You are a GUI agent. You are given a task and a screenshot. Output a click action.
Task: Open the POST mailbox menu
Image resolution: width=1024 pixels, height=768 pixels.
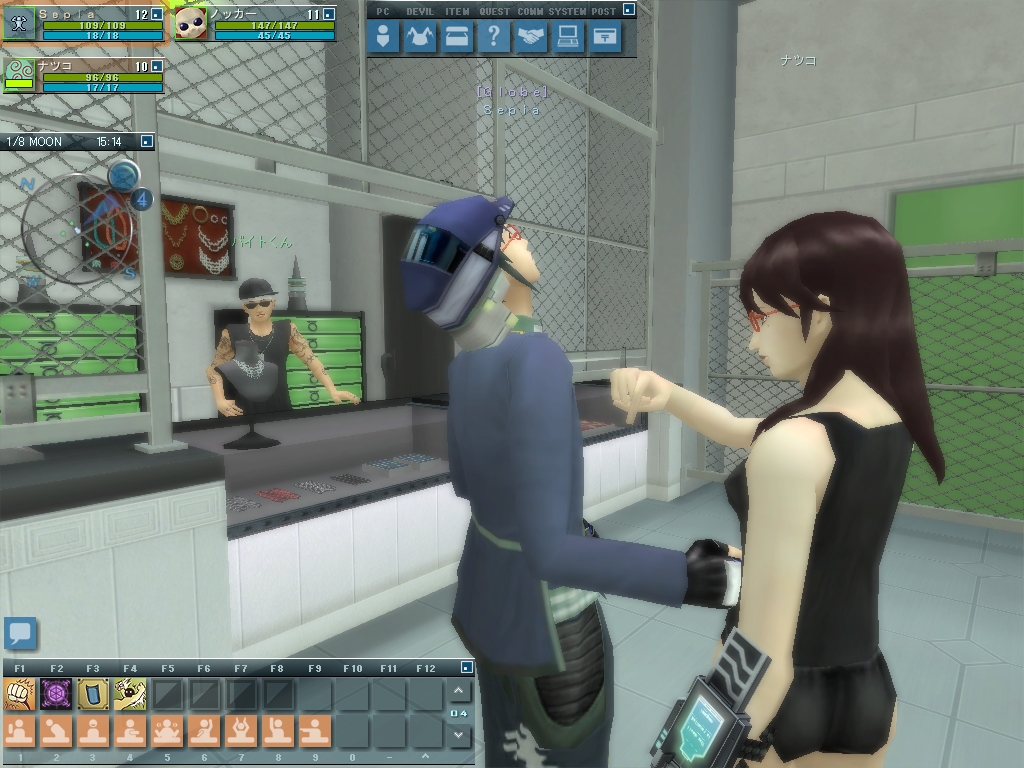[x=604, y=38]
